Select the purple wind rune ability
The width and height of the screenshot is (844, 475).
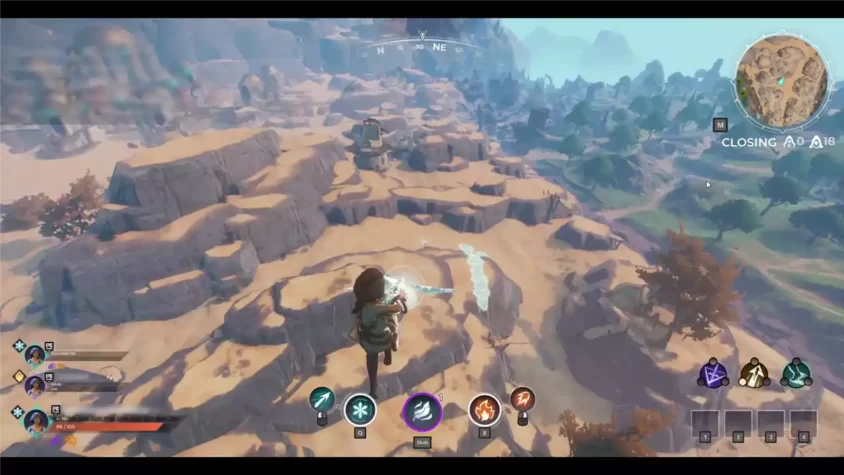pos(422,411)
